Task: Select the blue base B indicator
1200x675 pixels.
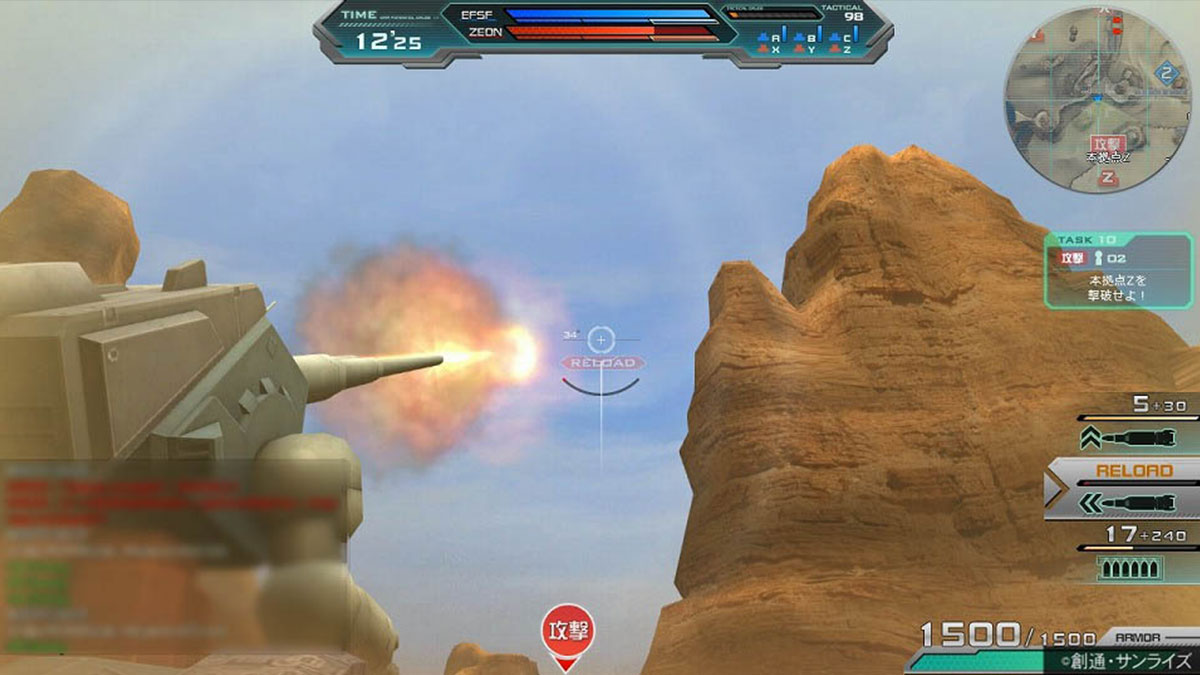Action: pos(806,38)
